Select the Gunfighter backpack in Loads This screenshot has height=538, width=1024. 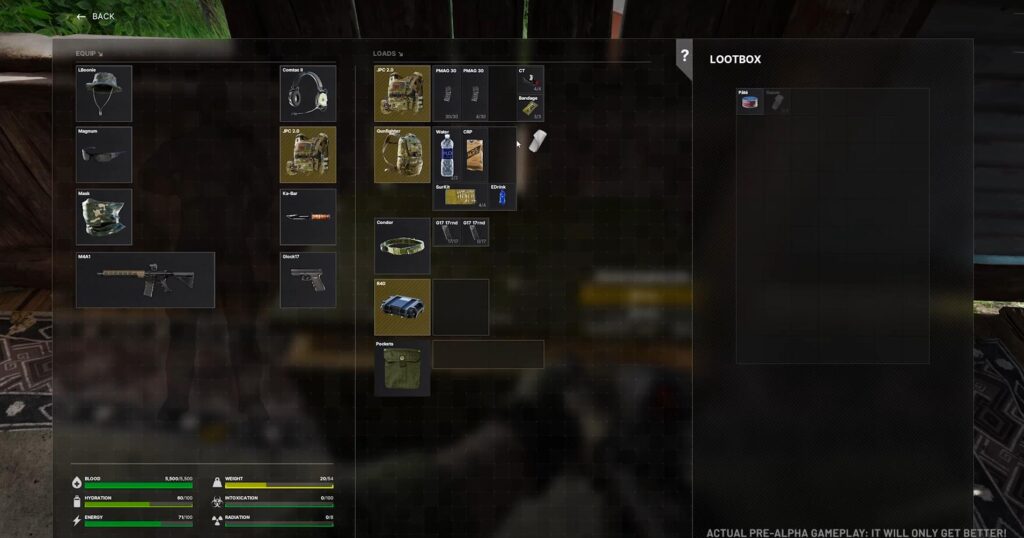(402, 155)
